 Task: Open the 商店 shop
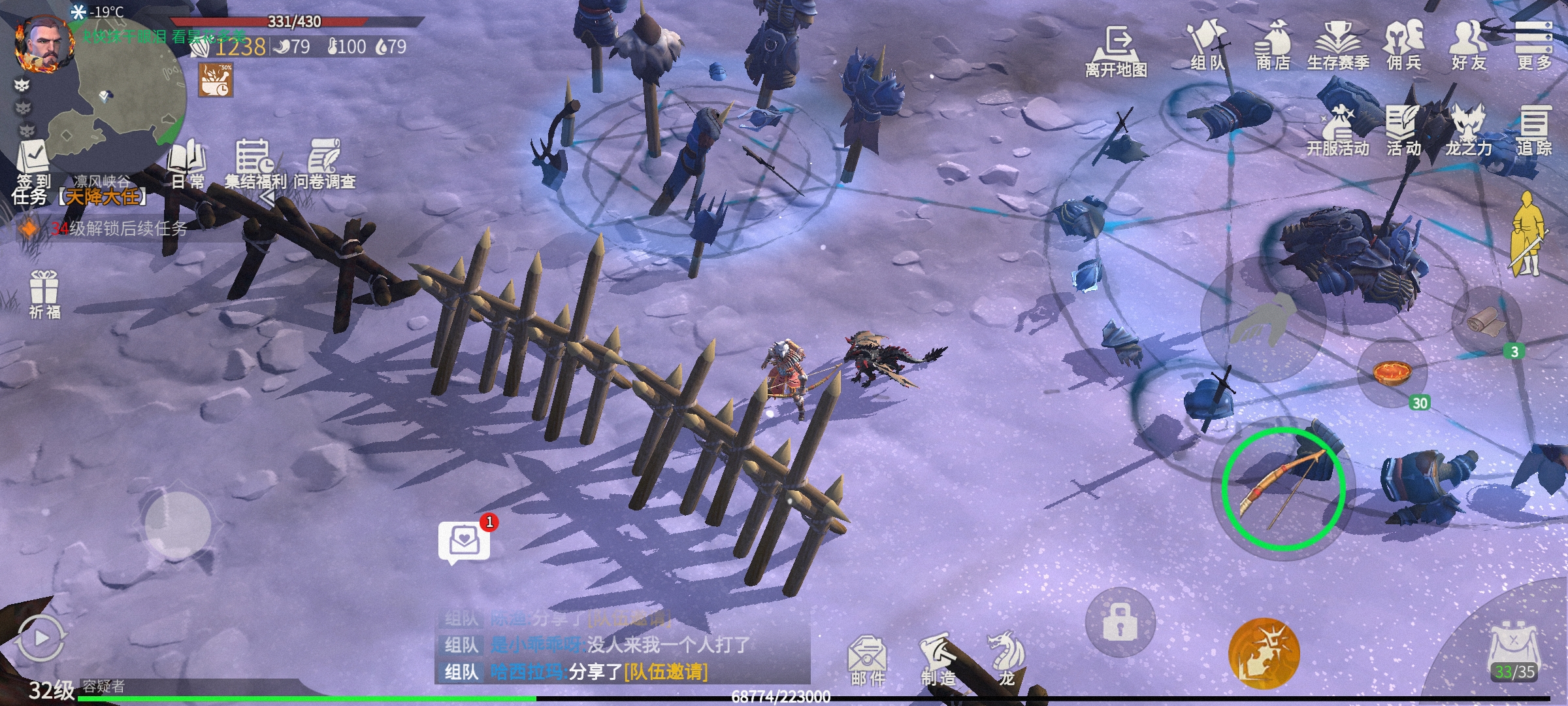(x=1273, y=44)
